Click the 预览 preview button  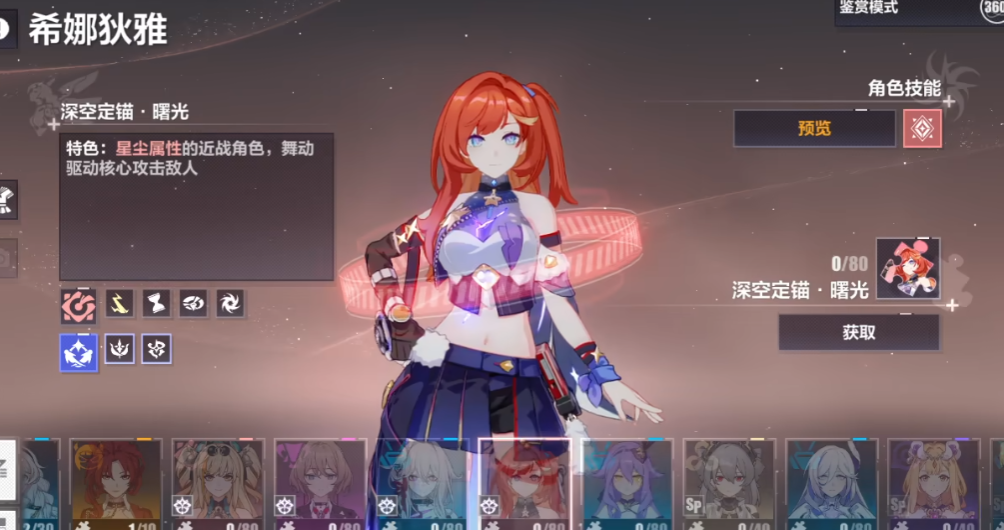coord(814,128)
